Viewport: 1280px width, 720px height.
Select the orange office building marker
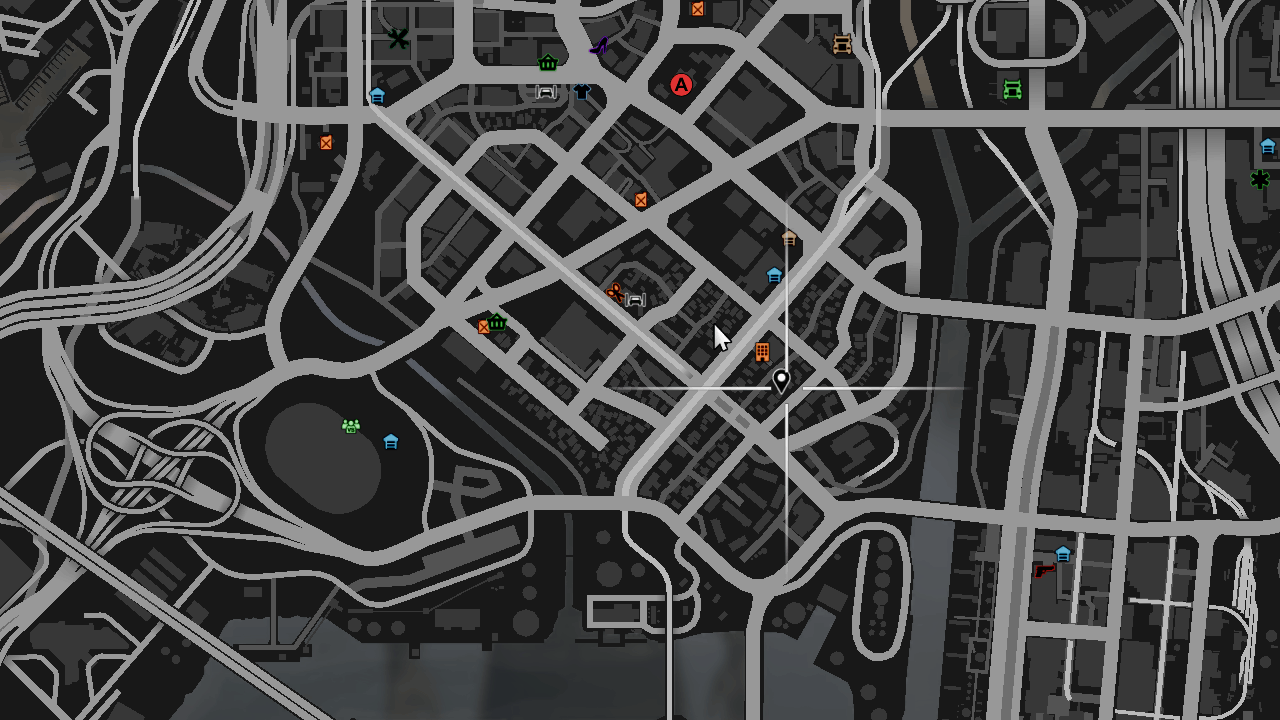762,351
